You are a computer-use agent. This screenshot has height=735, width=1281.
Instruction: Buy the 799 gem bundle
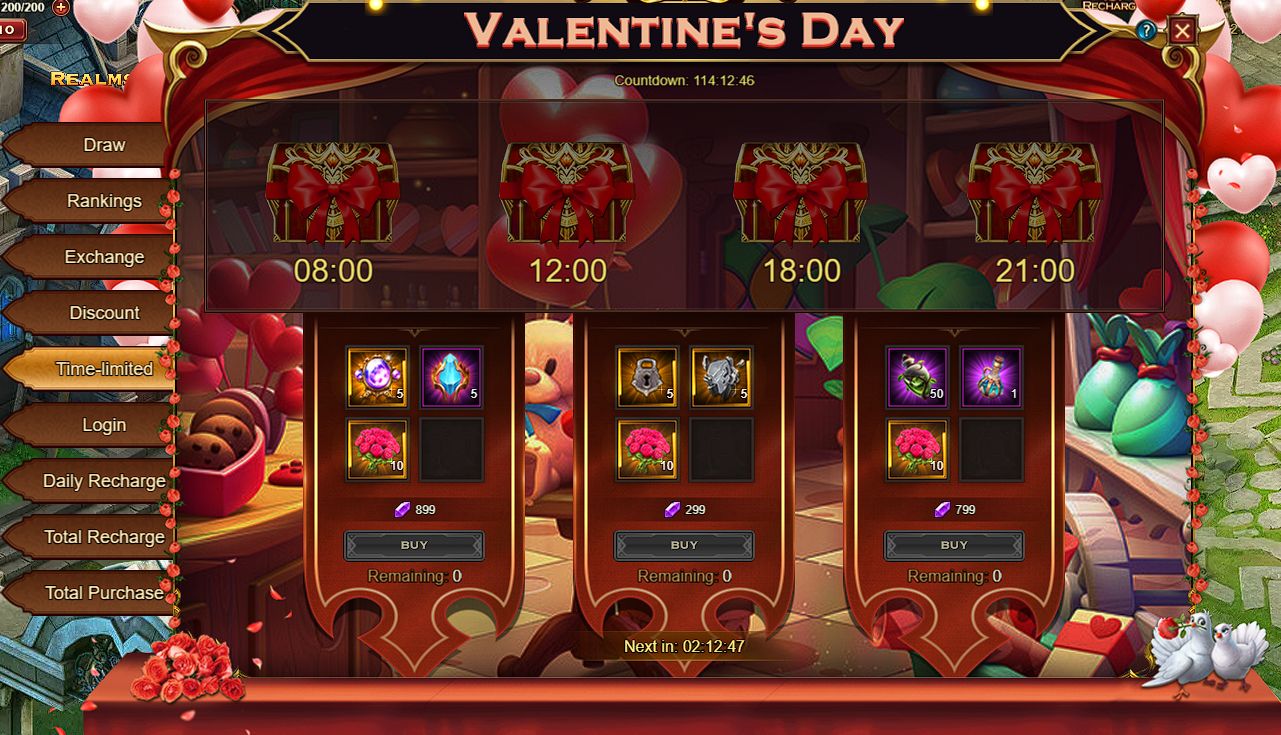[954, 545]
